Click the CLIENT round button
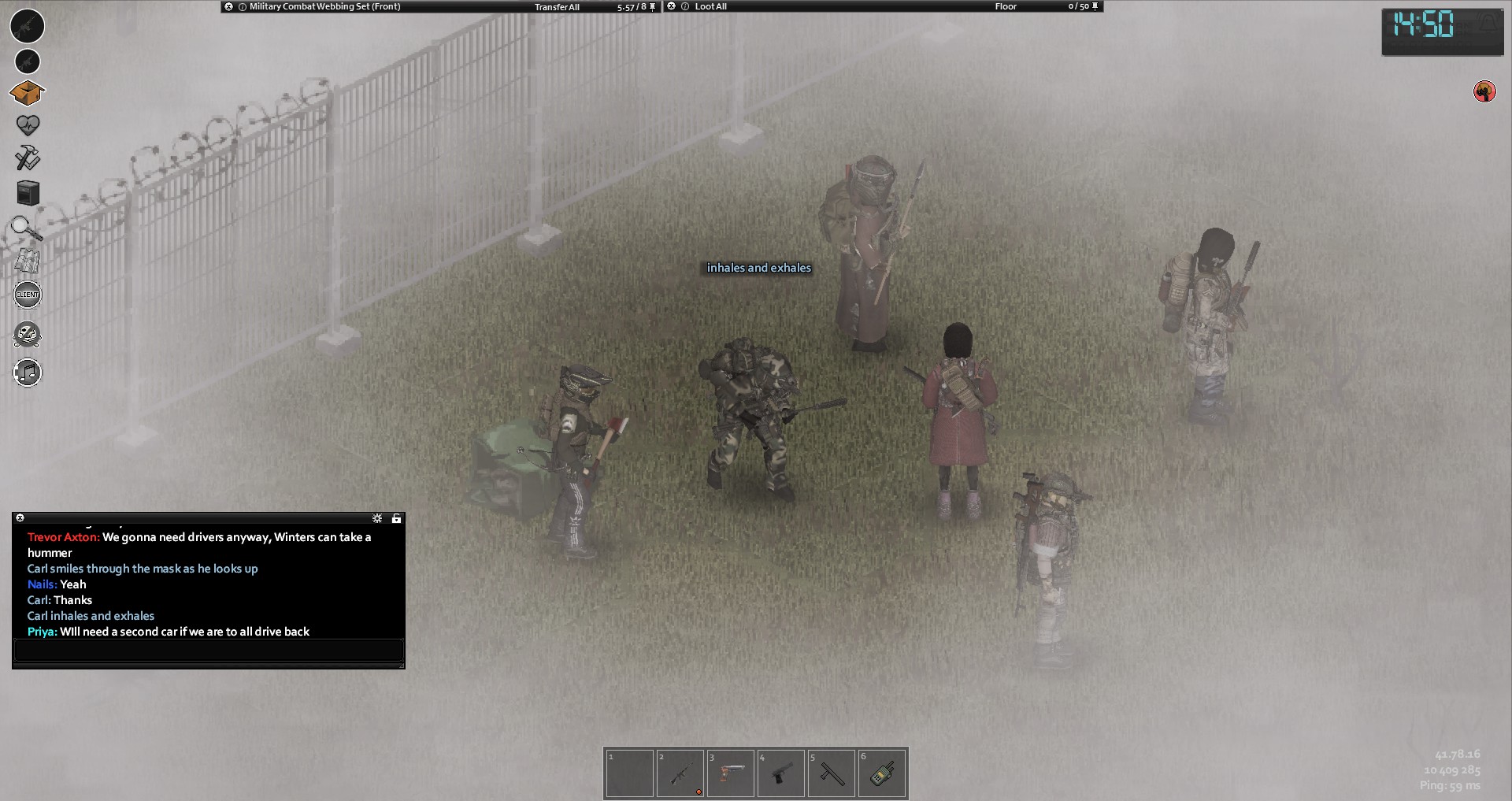1512x801 pixels. (28, 295)
